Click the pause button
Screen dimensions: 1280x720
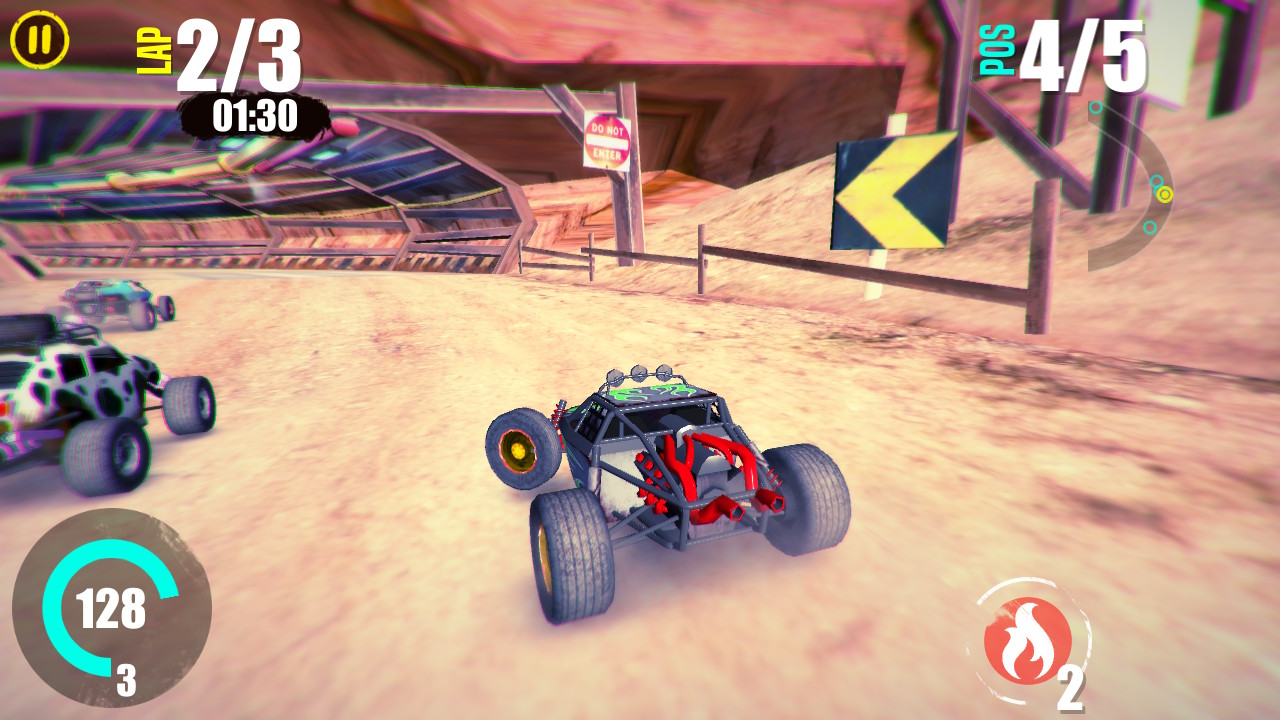(x=38, y=40)
